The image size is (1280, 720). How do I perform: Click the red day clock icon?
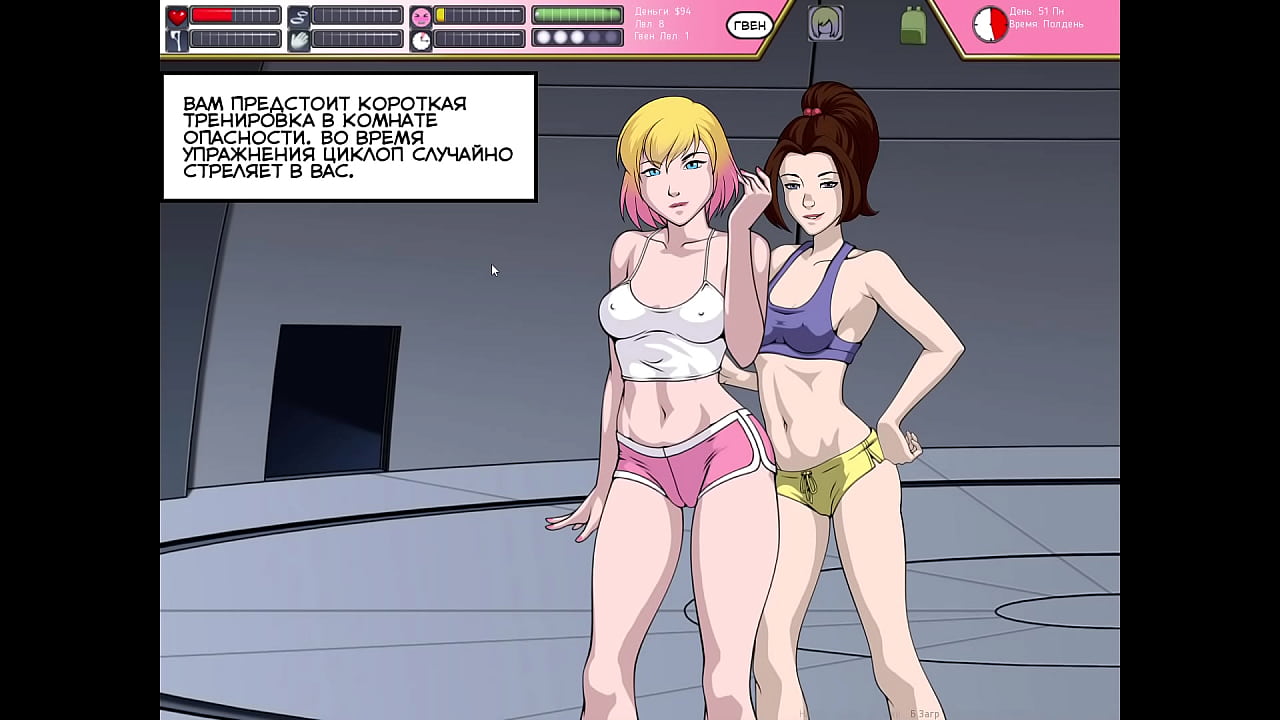point(990,25)
